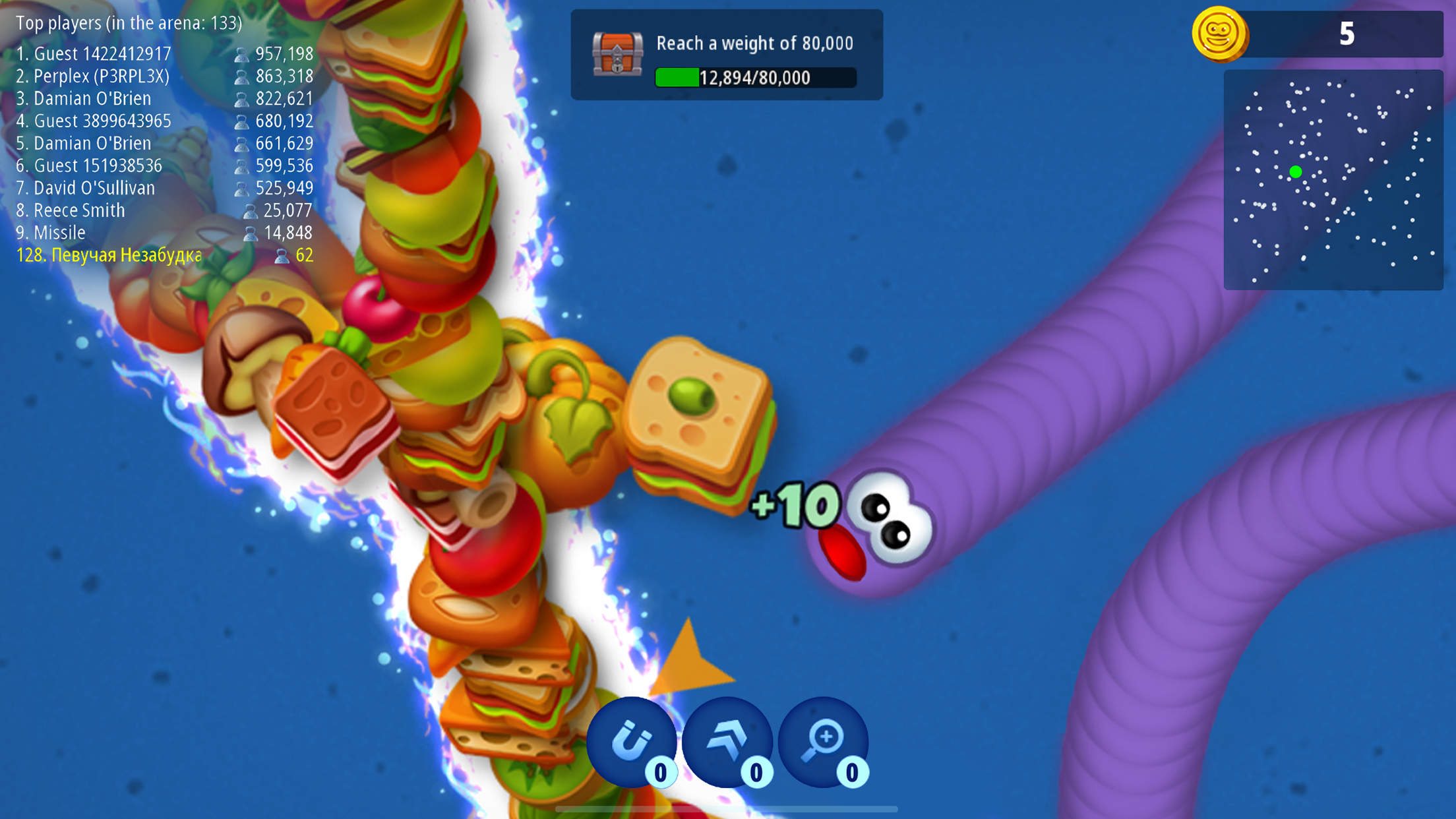Click the player avatar icon beside Missile
Screen dimensions: 1456x819
tap(250, 233)
